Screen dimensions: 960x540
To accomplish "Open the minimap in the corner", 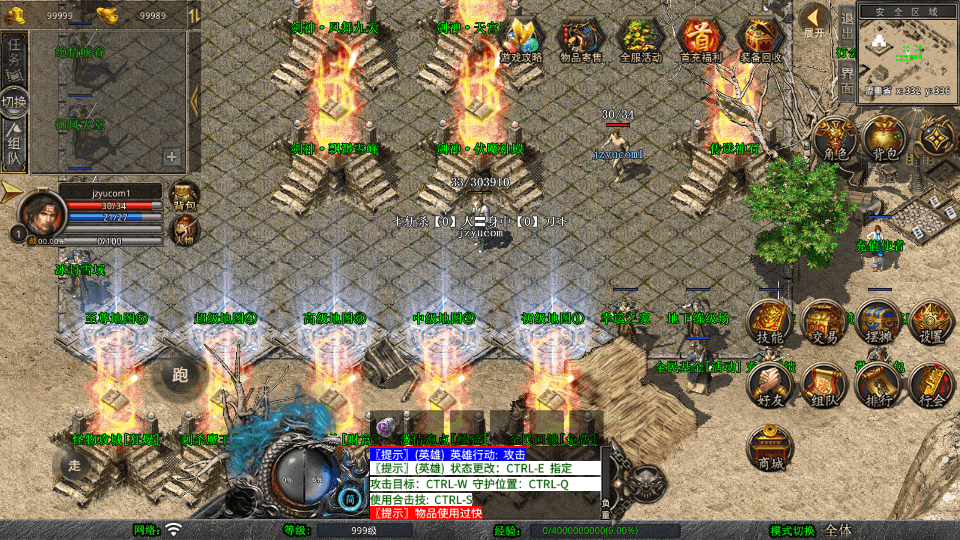I will (908, 50).
